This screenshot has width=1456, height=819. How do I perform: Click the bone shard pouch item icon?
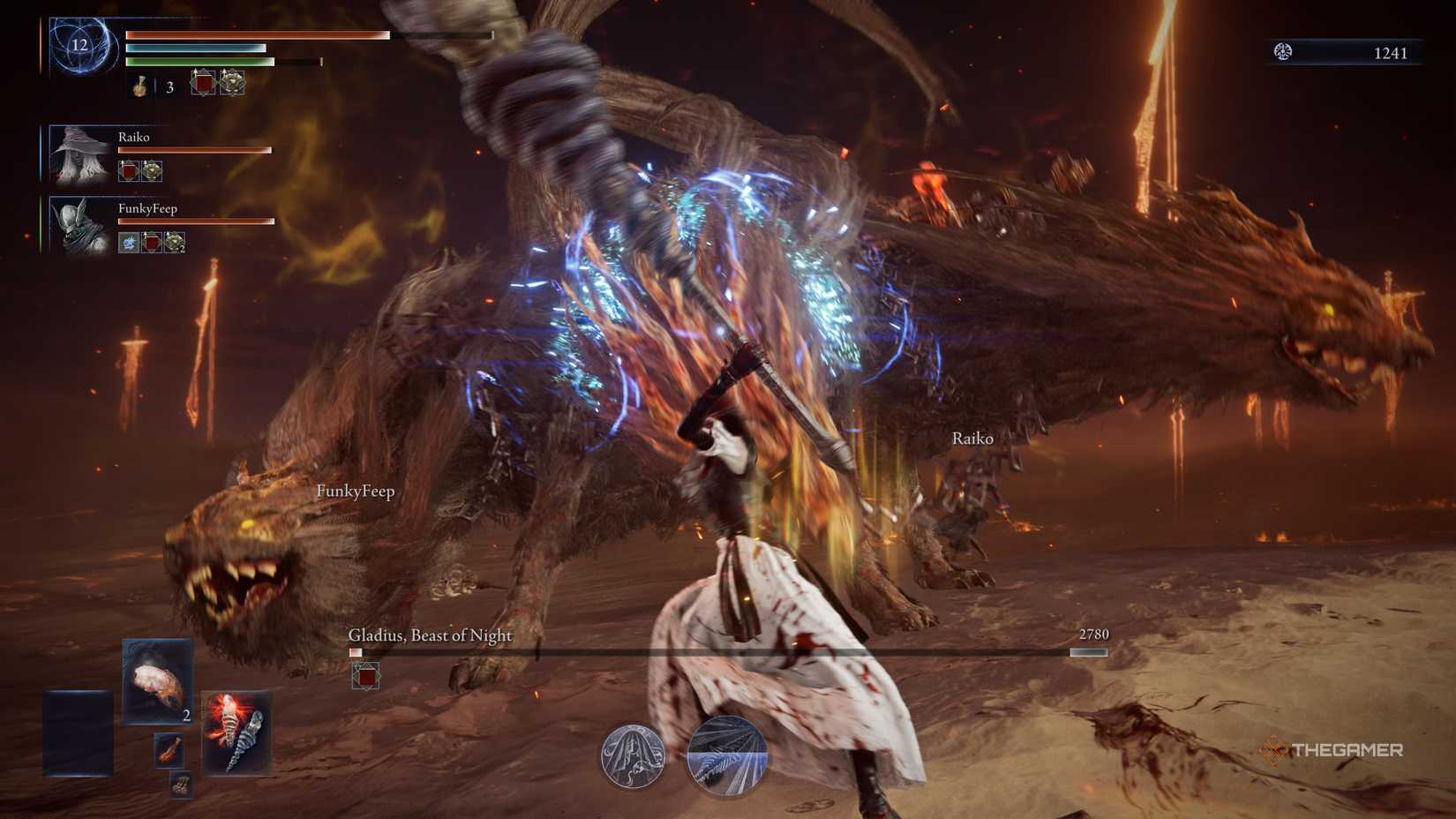pyautogui.click(x=181, y=785)
